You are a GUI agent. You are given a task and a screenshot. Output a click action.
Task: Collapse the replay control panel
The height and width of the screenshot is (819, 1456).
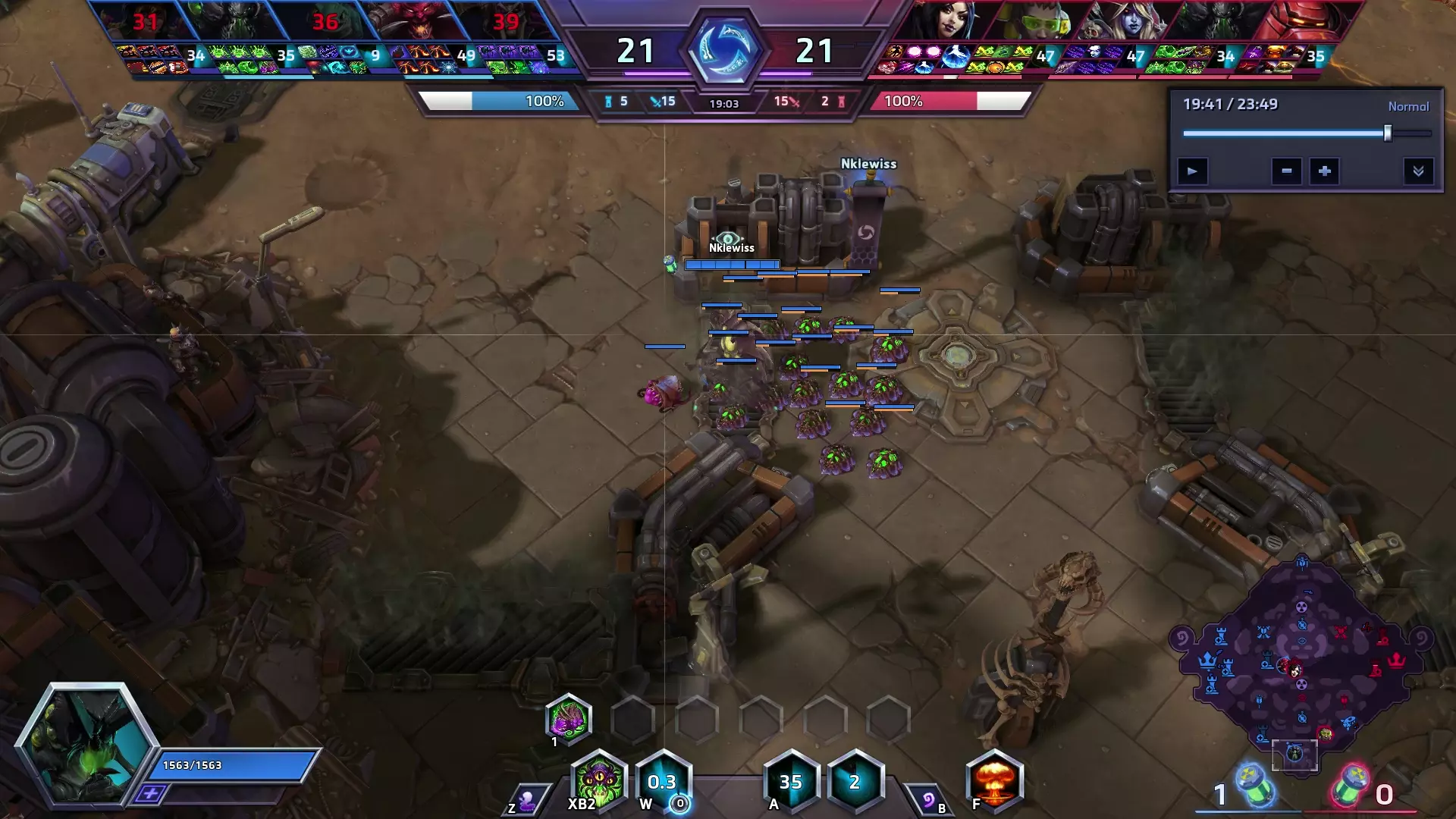click(1418, 171)
